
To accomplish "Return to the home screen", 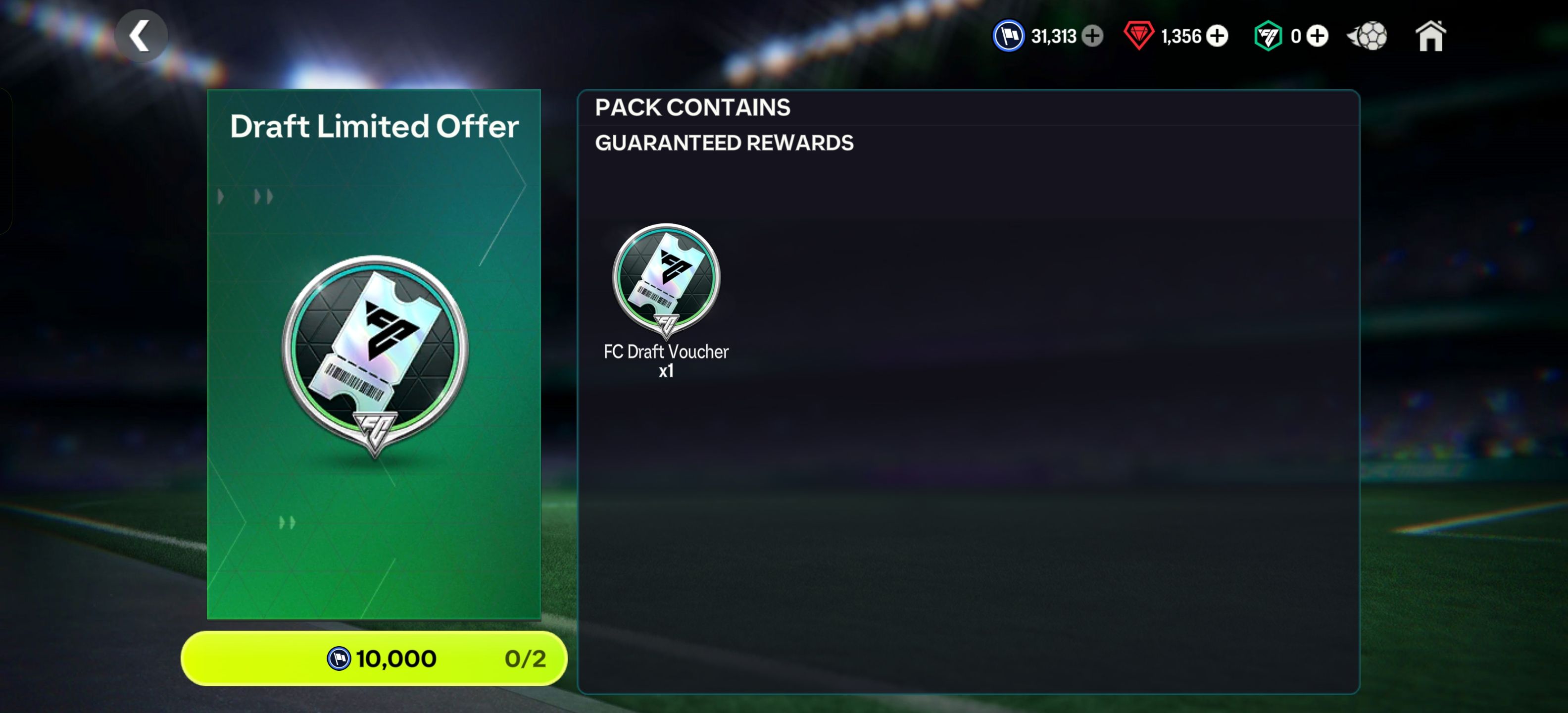I will (x=1430, y=36).
